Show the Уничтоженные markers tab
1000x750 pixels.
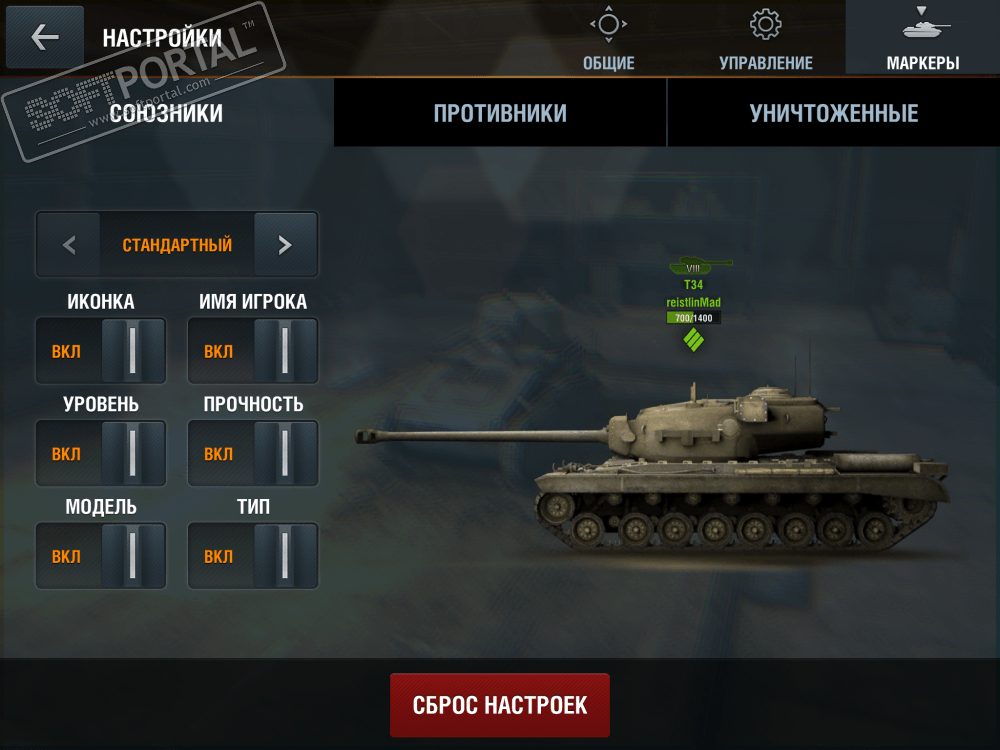pyautogui.click(x=833, y=113)
